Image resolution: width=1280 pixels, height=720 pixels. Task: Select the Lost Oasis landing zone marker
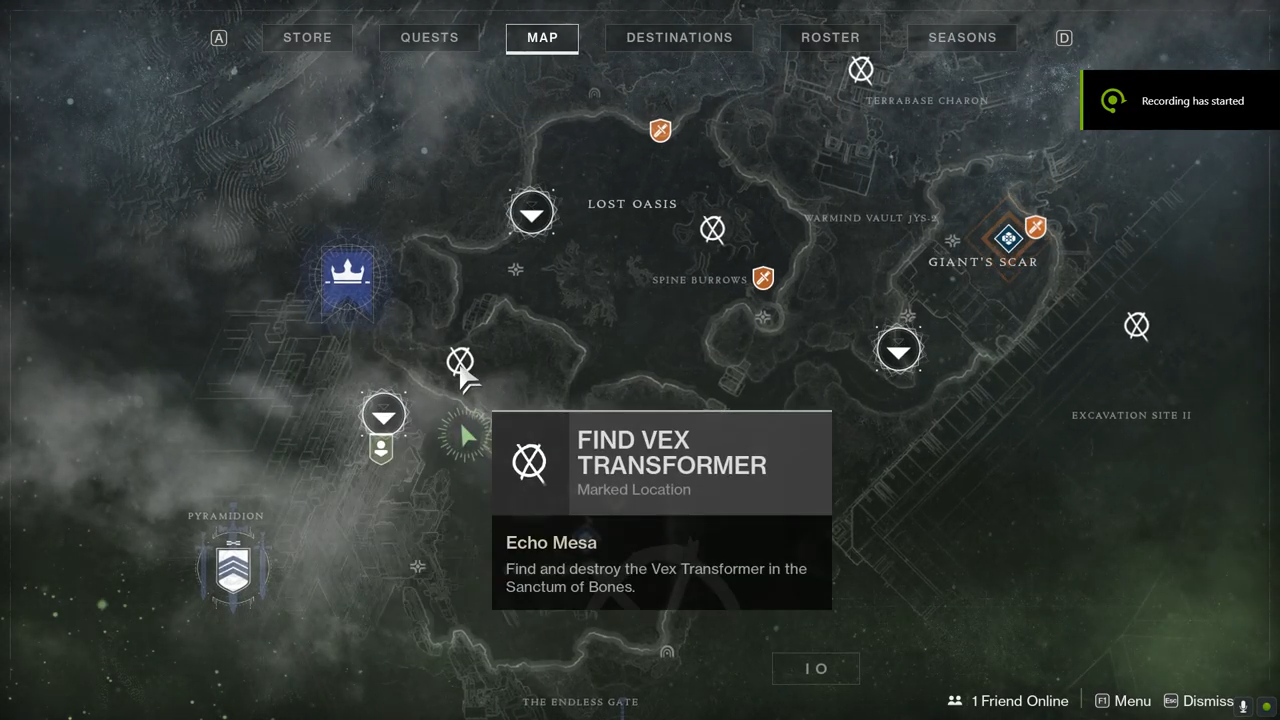pos(532,213)
